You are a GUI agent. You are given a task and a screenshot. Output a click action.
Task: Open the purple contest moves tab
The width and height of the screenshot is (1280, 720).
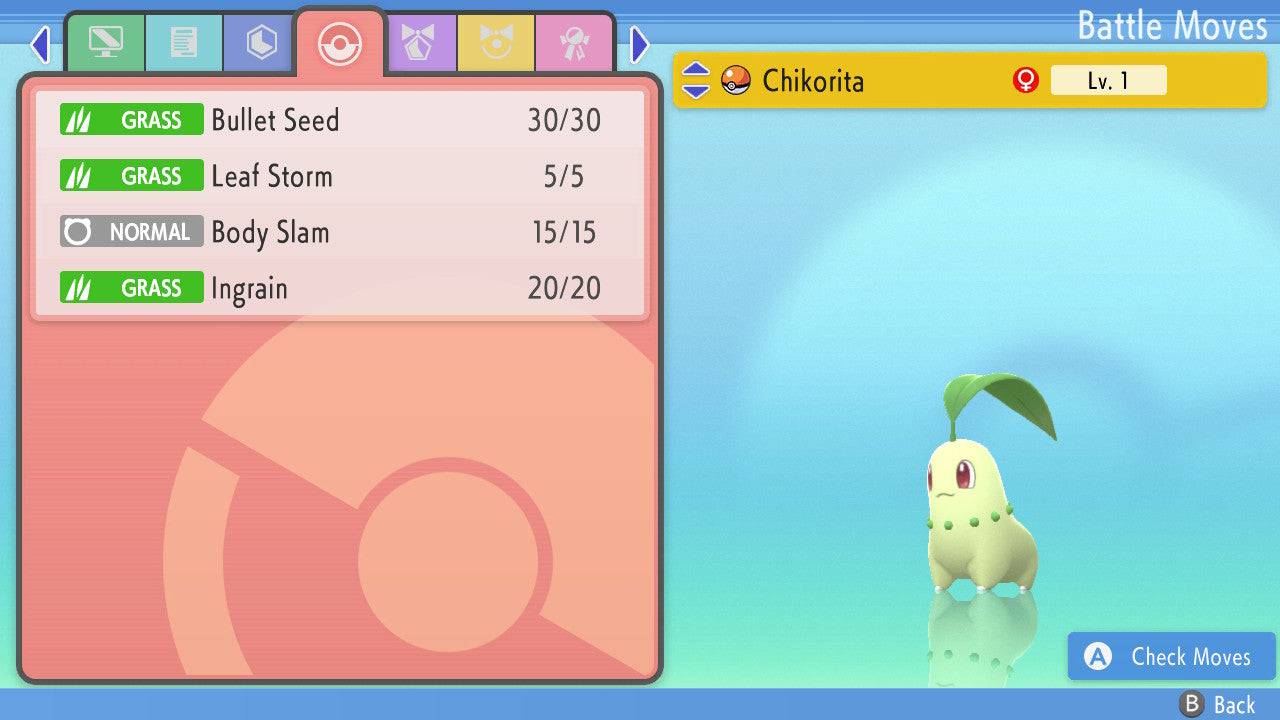(x=417, y=43)
